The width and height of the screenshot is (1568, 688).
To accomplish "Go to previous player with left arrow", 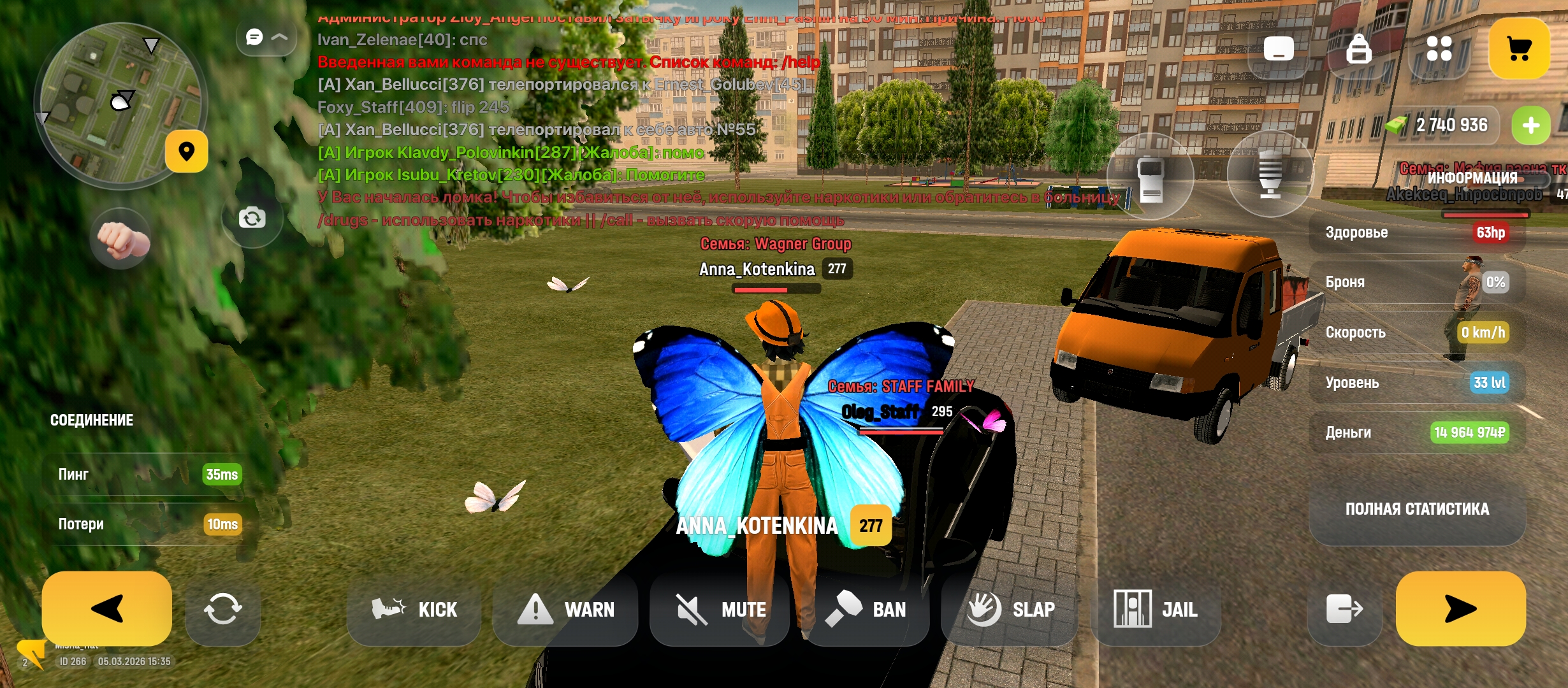I will 106,608.
